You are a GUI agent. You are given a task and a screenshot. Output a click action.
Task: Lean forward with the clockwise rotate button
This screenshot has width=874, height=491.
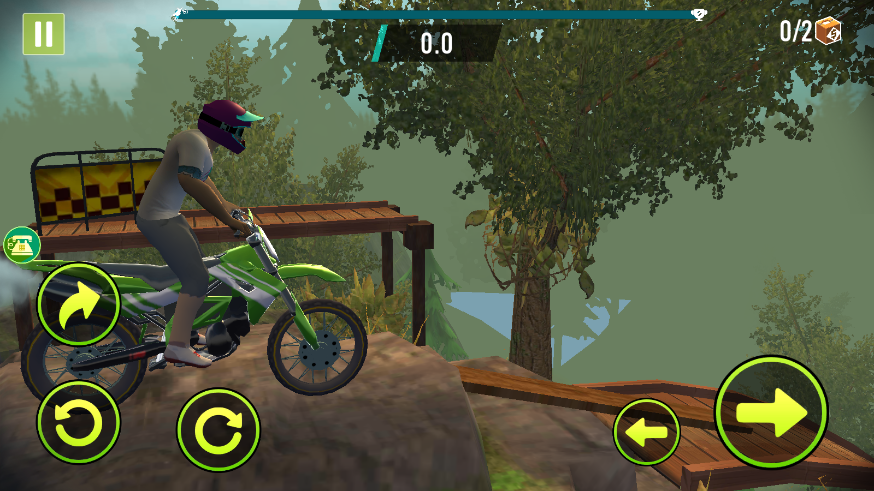click(218, 430)
